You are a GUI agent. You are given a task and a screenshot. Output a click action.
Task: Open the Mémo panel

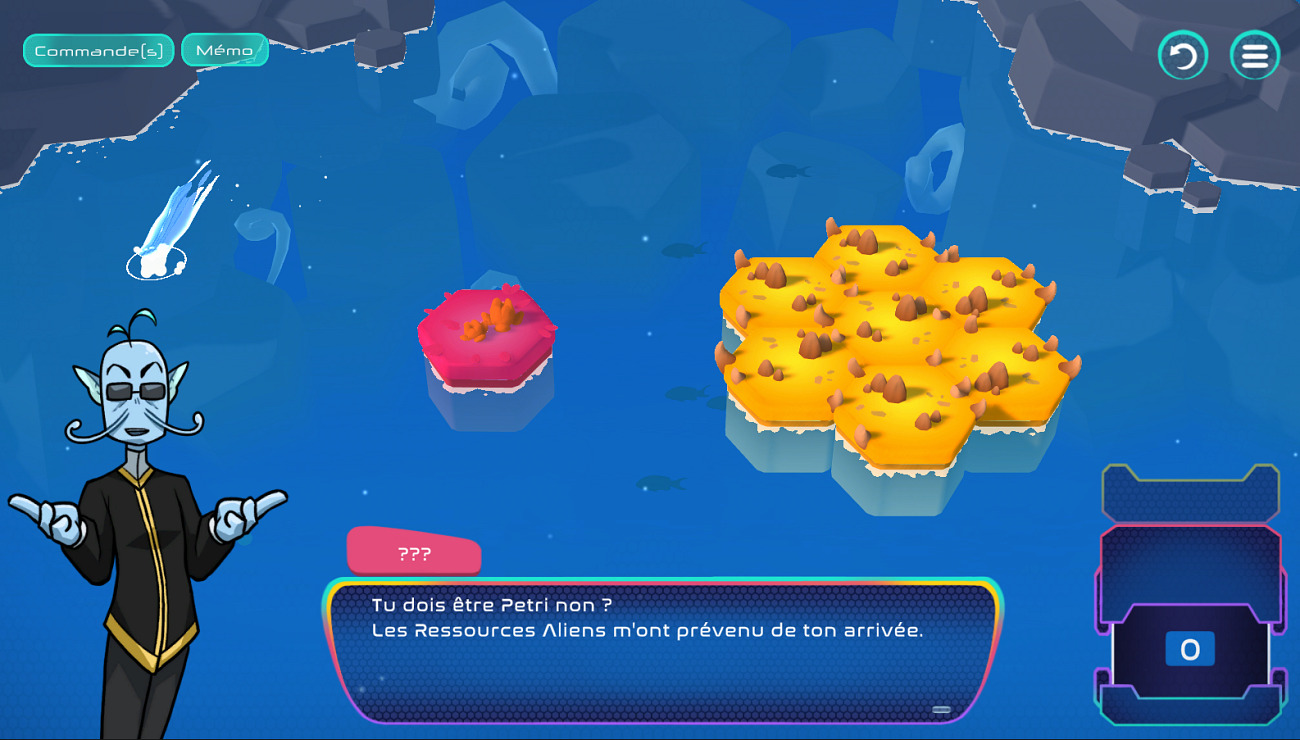tap(225, 50)
